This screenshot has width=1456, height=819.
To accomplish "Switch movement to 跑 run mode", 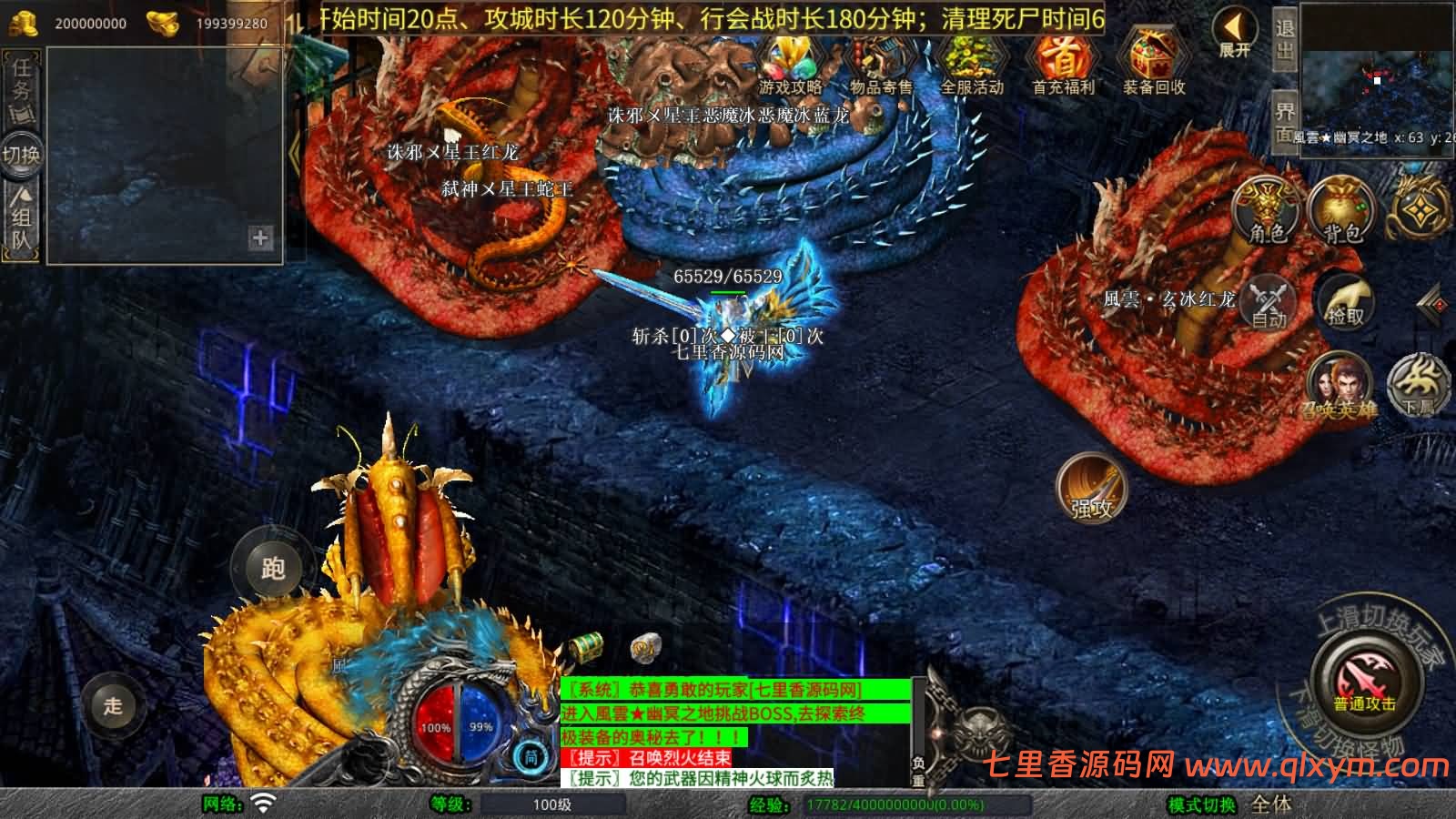I will [x=271, y=567].
